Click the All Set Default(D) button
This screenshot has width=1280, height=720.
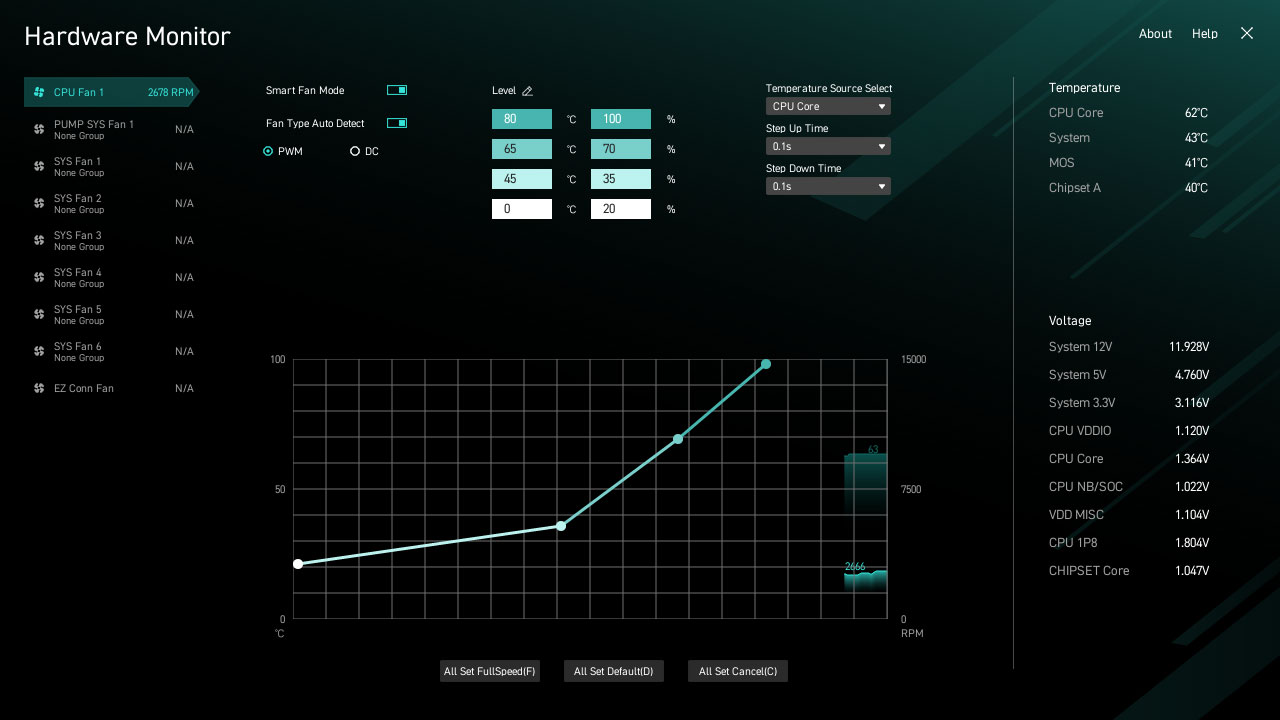coord(613,671)
